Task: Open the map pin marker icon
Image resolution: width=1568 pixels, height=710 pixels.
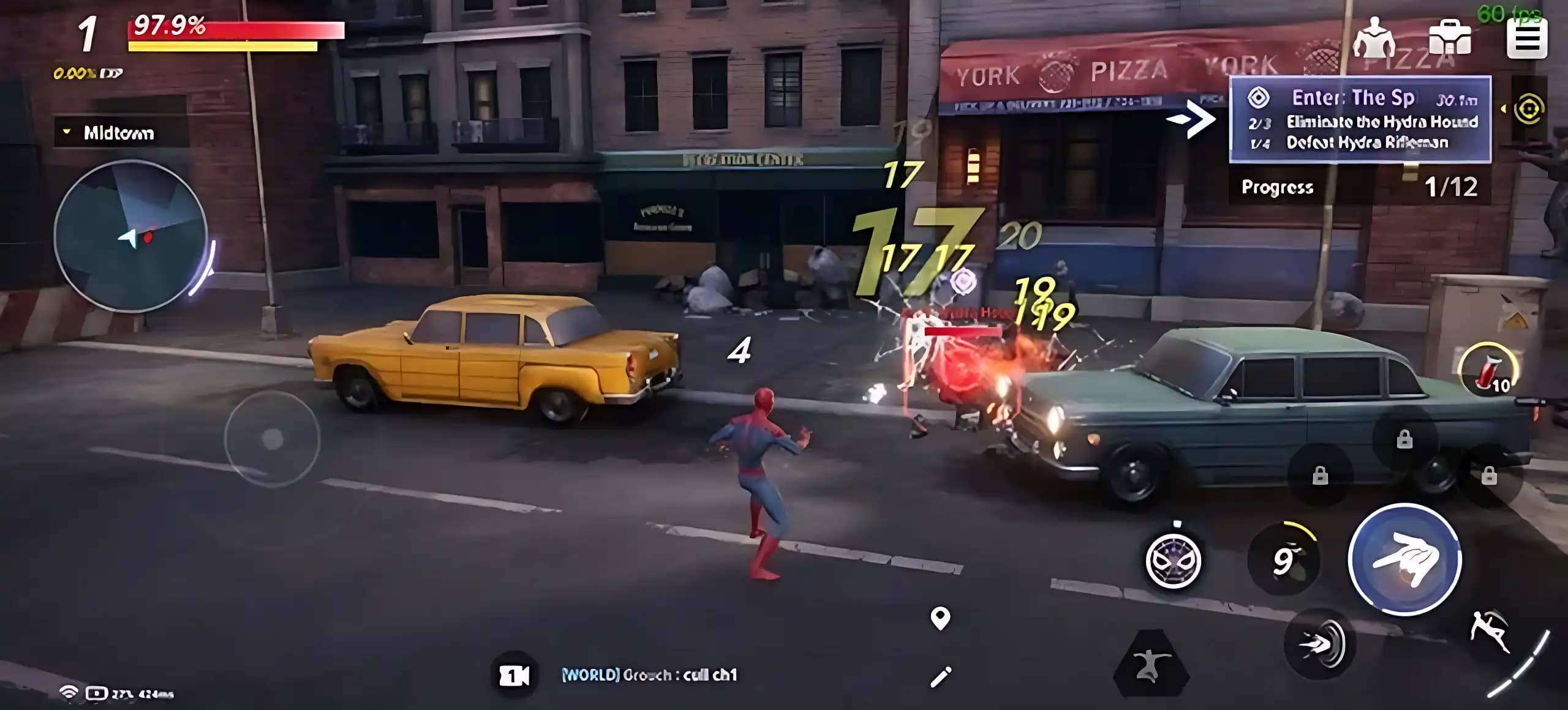Action: pyautogui.click(x=940, y=618)
